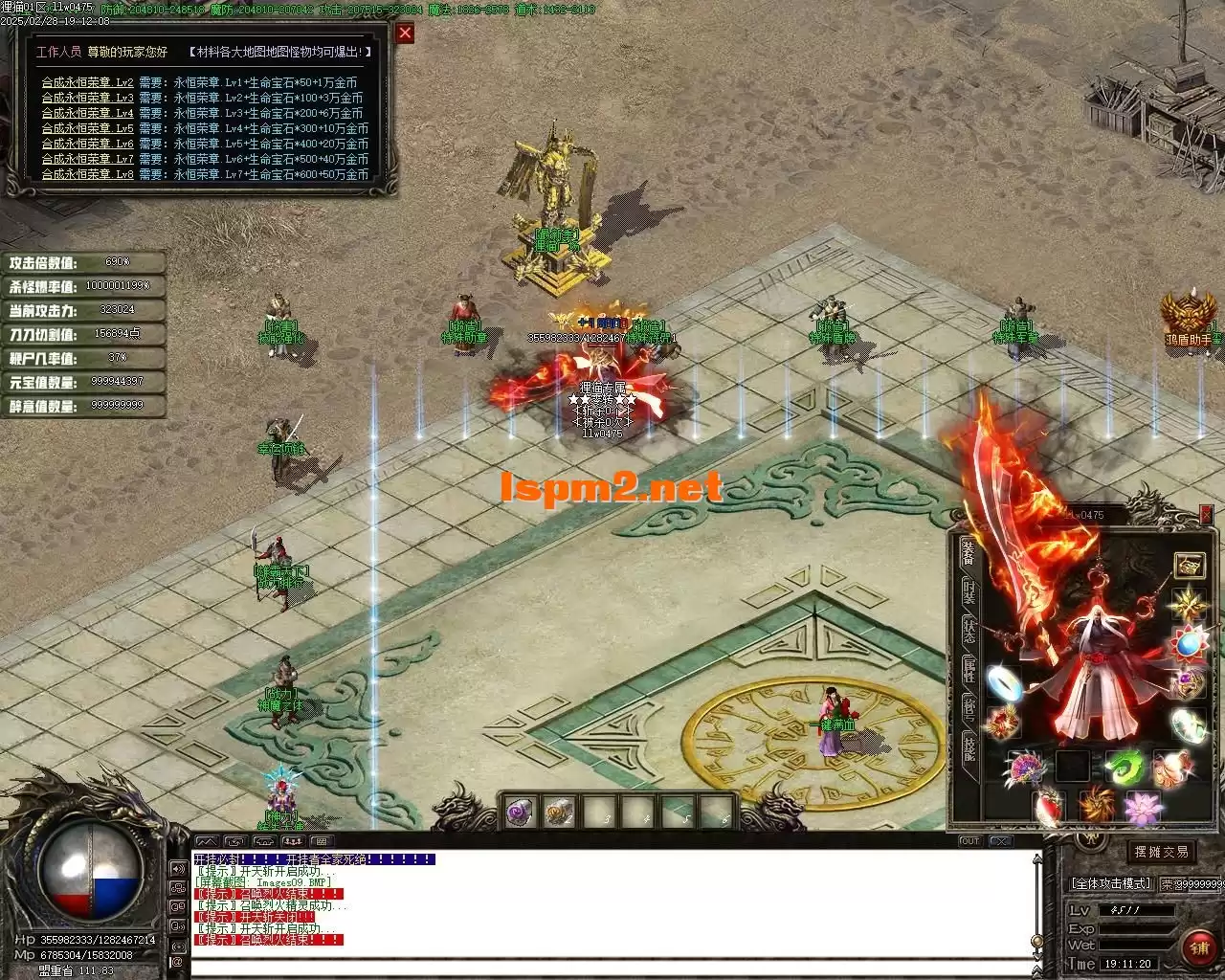Screen dimensions: 1225x980
Task: Click the 合成永恒荣章.Lv8 synthesis link
Action: tap(87, 174)
